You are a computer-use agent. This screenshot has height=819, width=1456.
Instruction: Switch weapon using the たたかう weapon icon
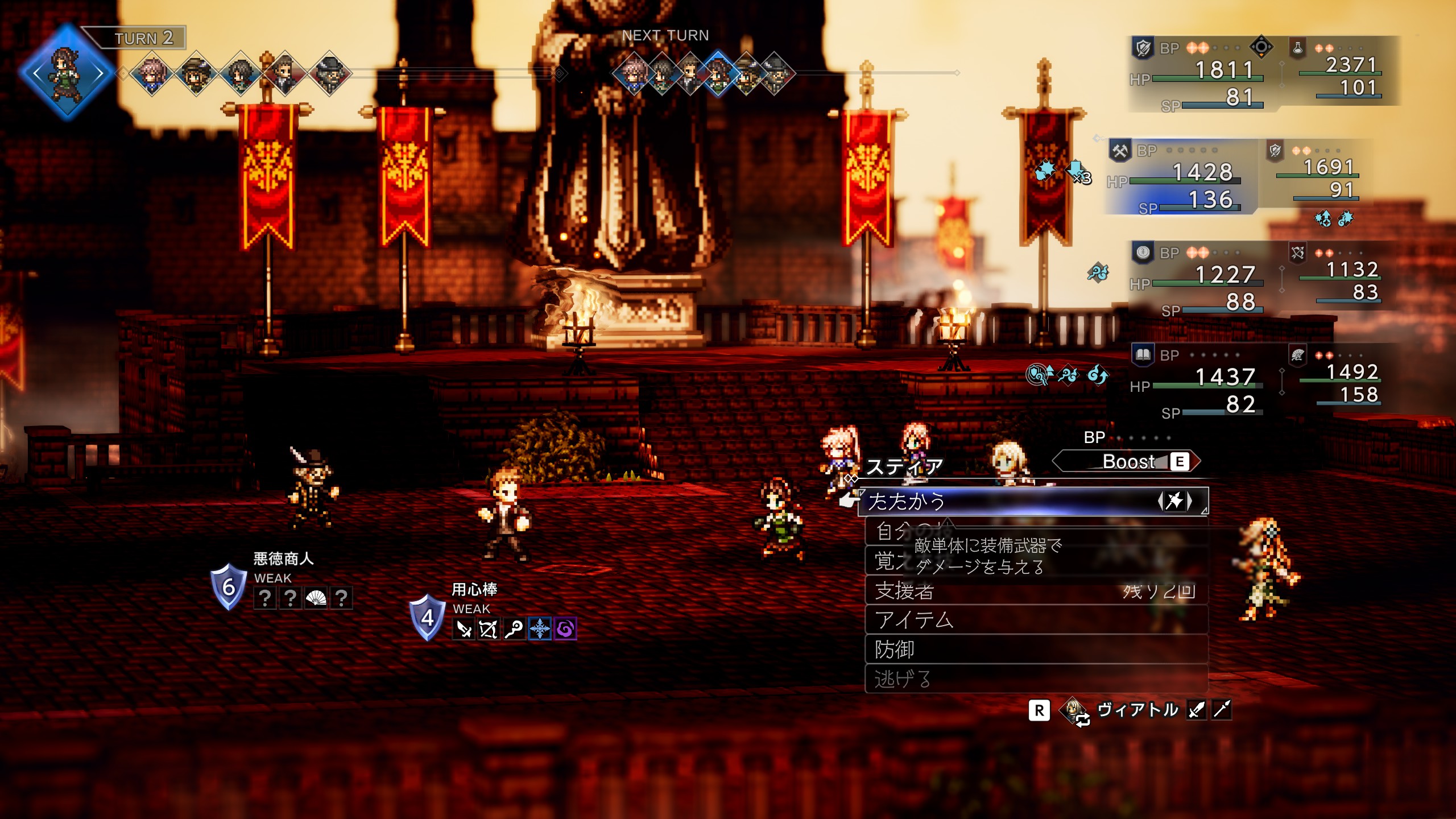[1174, 501]
